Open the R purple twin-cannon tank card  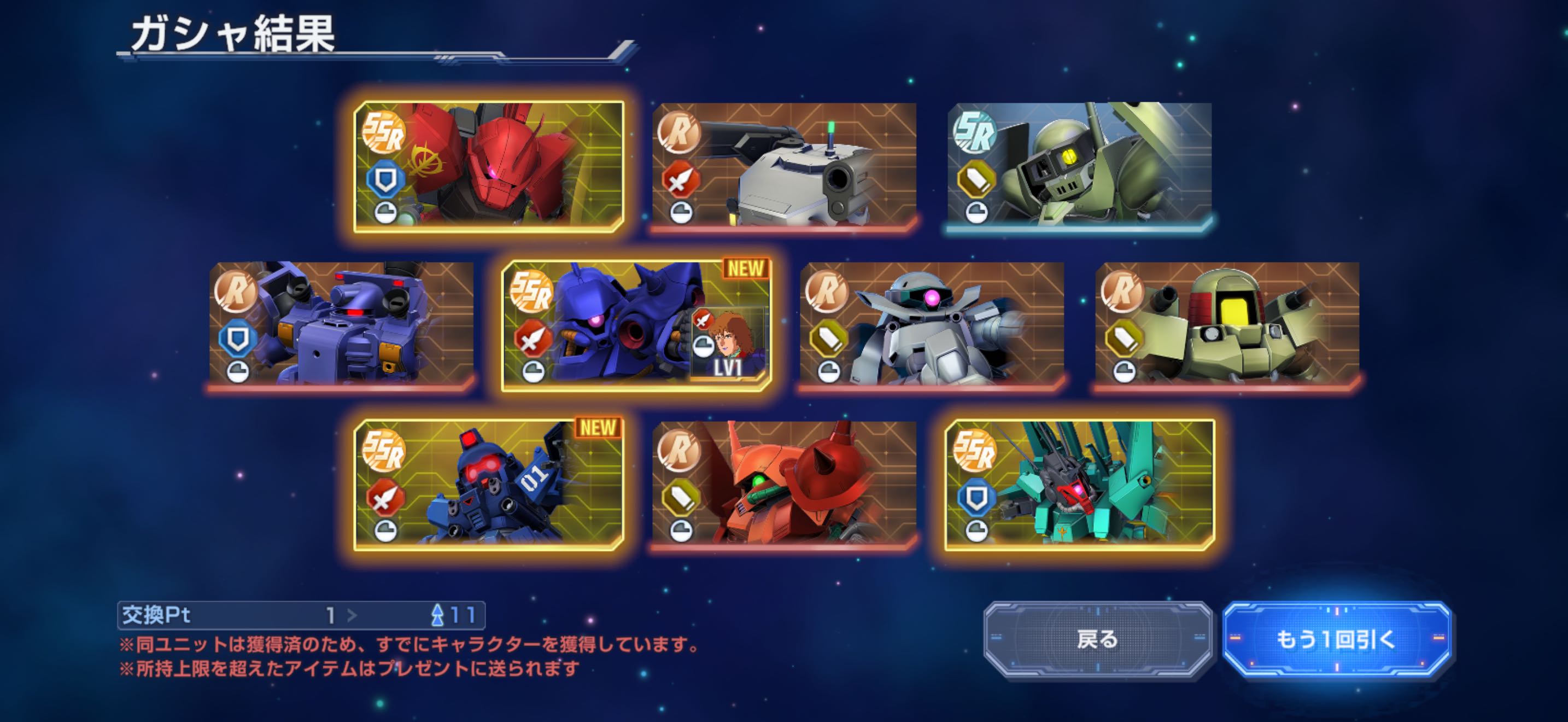(x=341, y=325)
